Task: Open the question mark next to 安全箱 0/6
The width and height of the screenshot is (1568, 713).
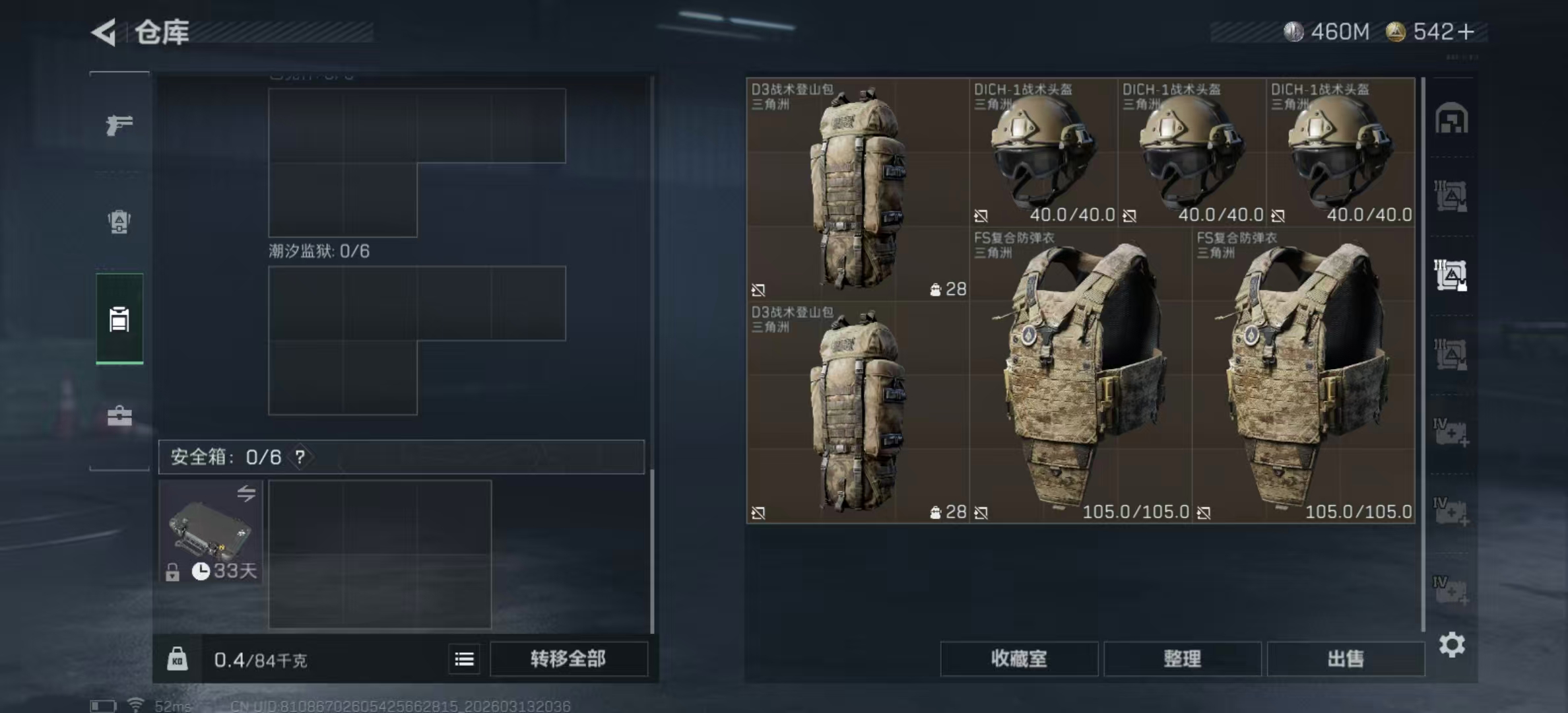Action: pyautogui.click(x=300, y=456)
